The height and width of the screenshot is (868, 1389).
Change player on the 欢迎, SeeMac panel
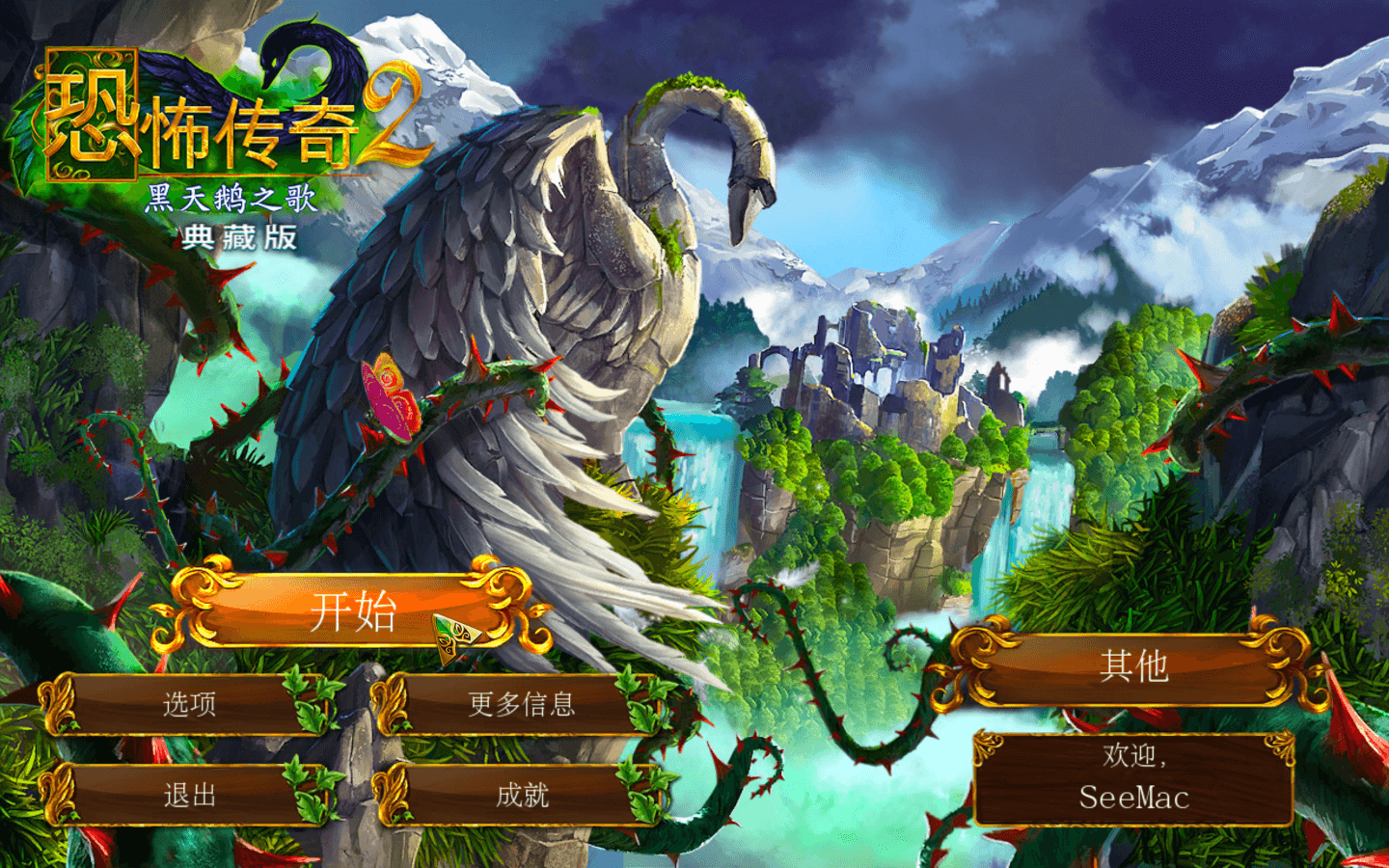point(1133,779)
